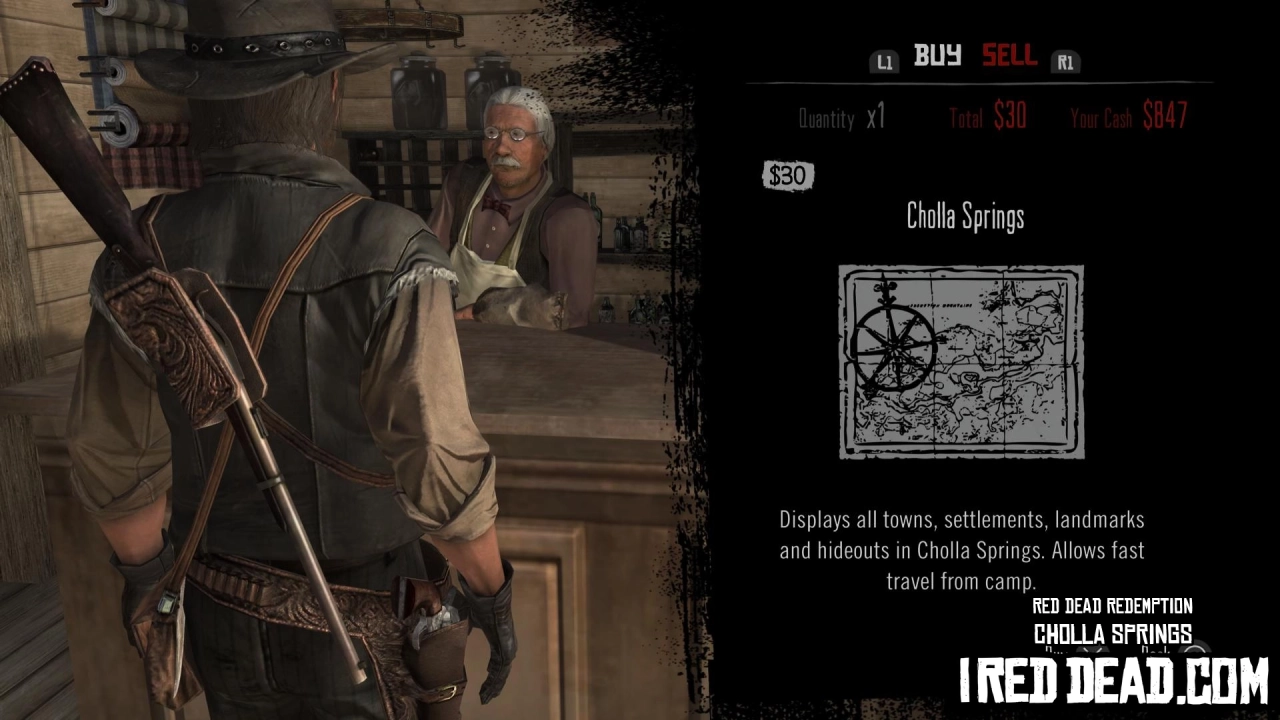Click the Your Cash $847 display
The height and width of the screenshot is (720, 1280).
tap(1131, 117)
